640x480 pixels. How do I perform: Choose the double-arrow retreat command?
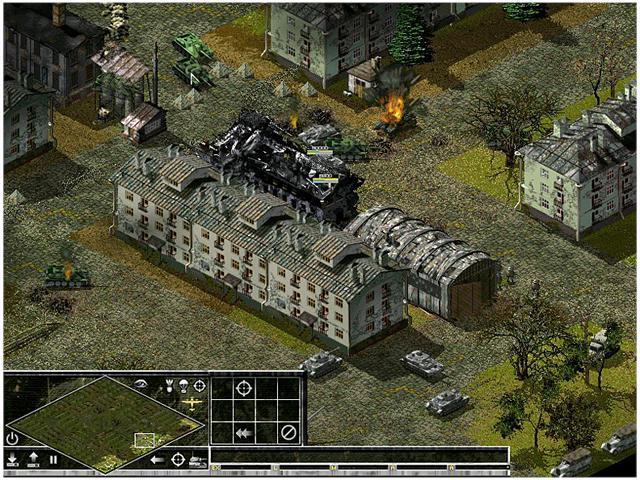pos(244,433)
